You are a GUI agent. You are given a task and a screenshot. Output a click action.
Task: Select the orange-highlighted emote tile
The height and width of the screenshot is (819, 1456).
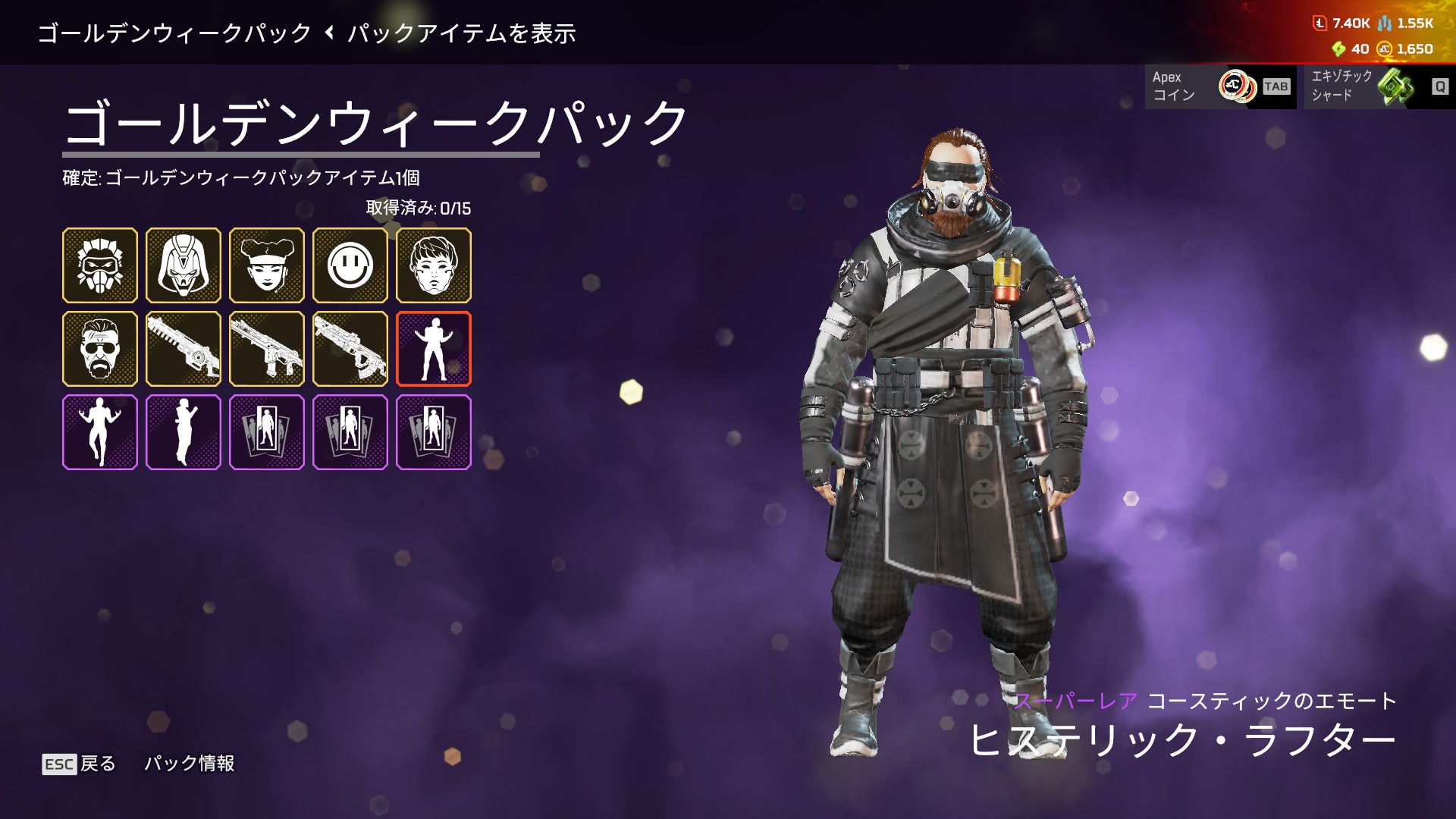[434, 349]
